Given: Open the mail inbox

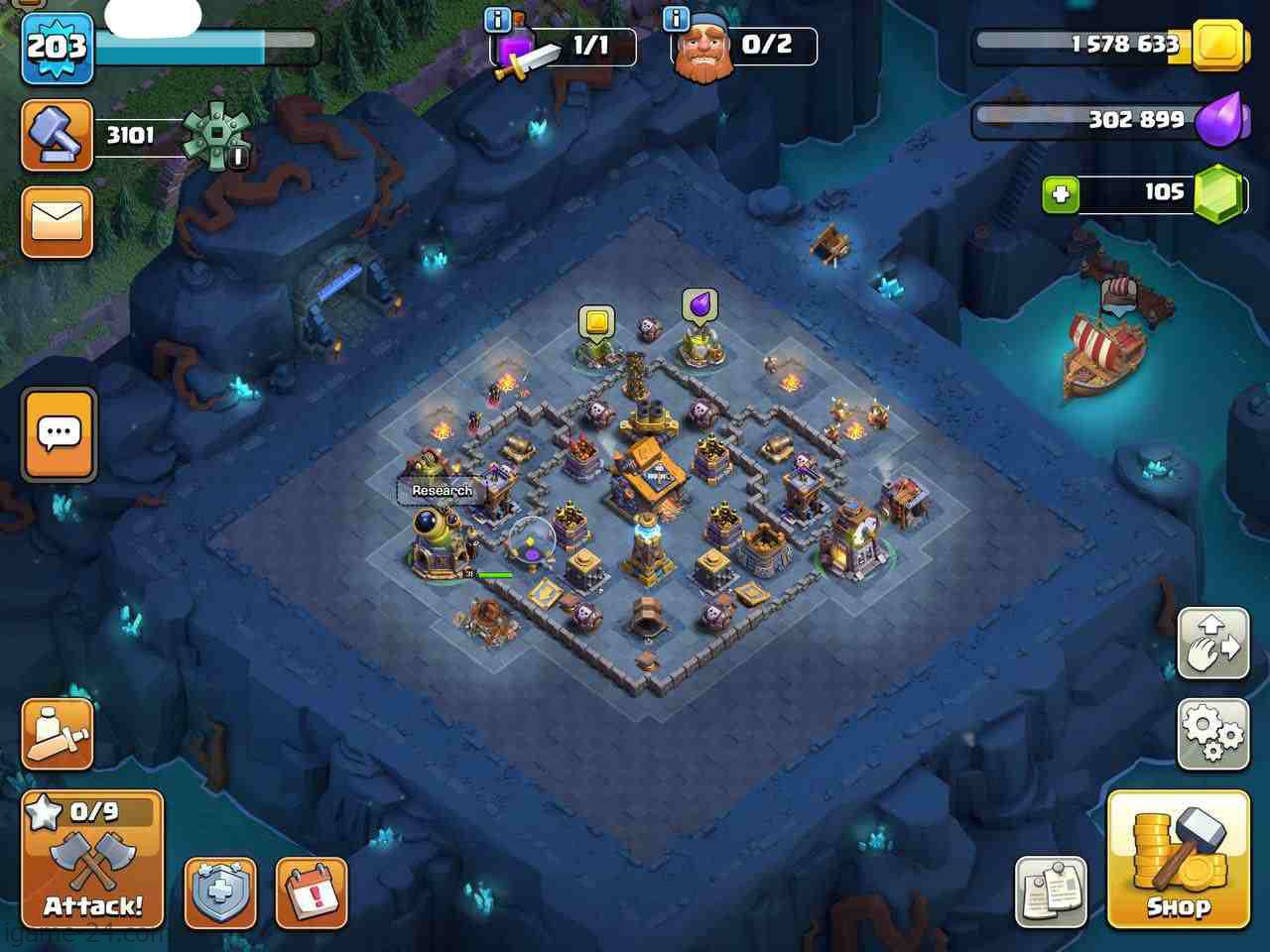Looking at the screenshot, I should pos(57,222).
